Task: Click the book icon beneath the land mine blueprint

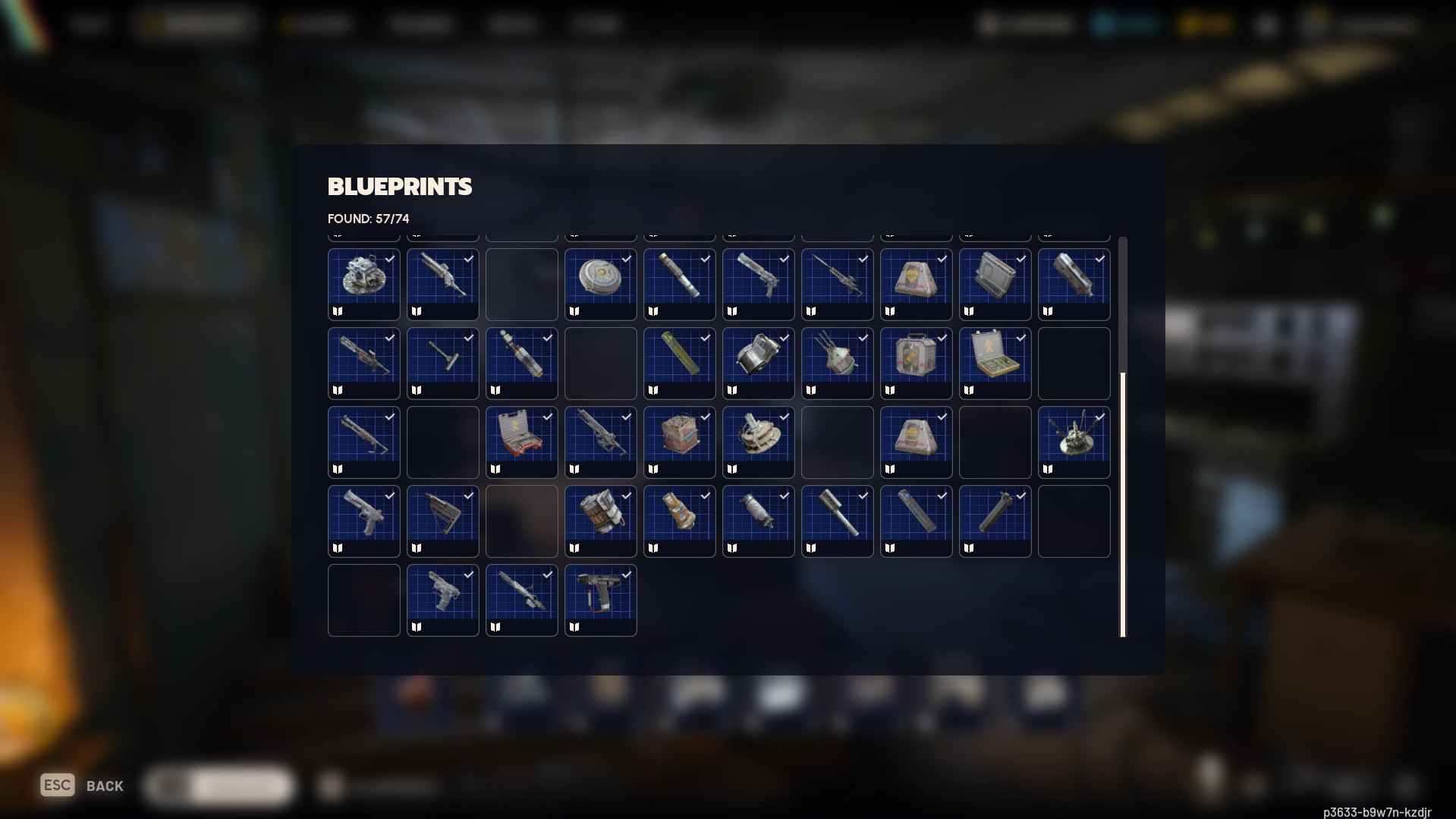Action: [x=575, y=311]
